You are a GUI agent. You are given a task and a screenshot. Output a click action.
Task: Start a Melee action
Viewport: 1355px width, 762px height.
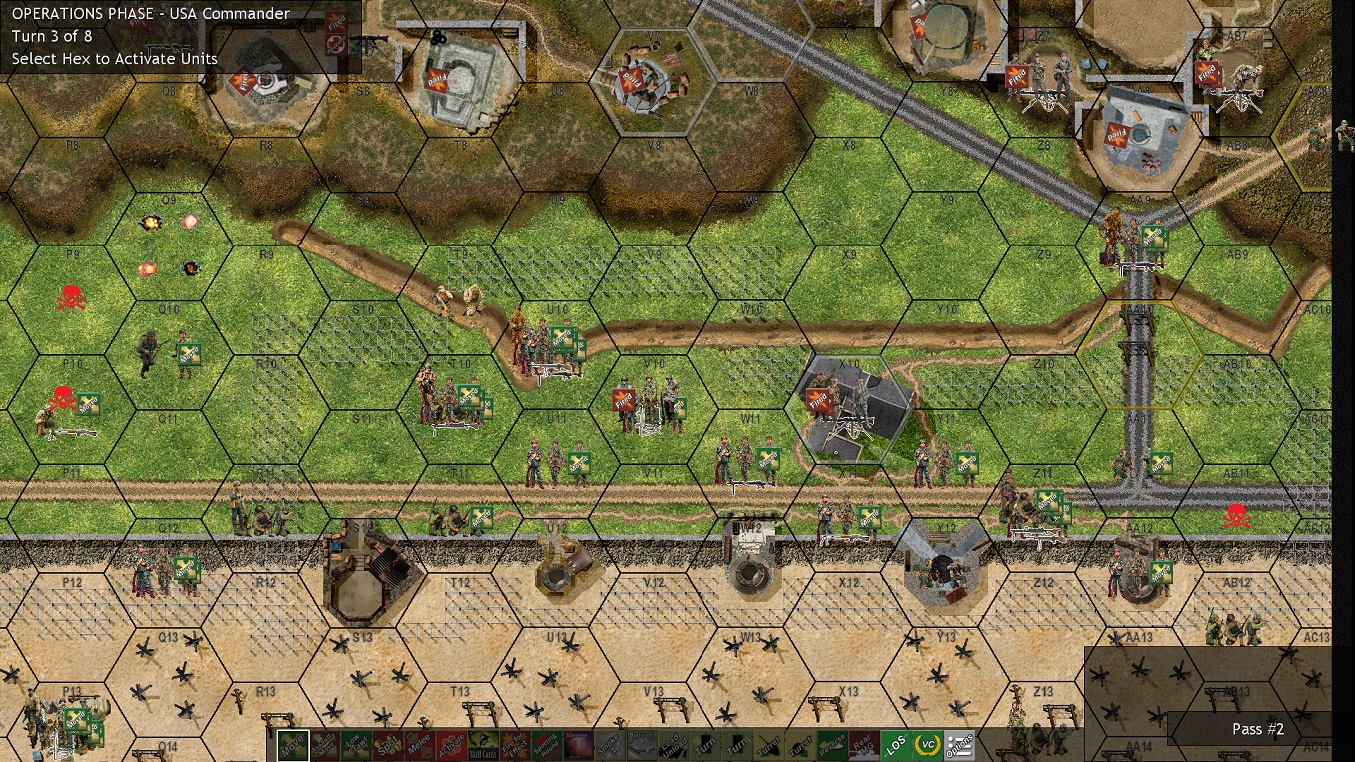pyautogui.click(x=419, y=746)
